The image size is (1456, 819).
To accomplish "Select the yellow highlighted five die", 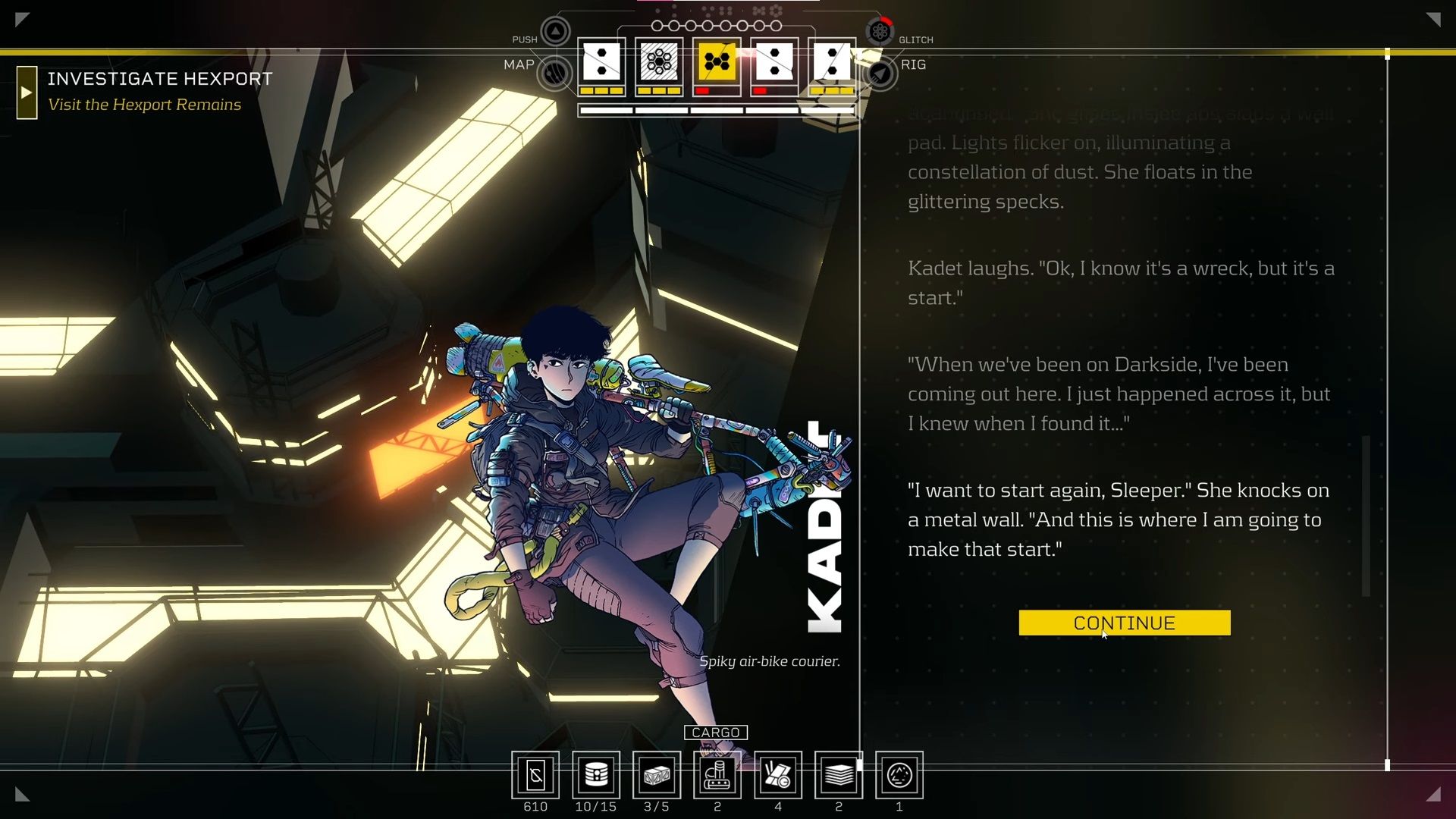I will pos(717,62).
